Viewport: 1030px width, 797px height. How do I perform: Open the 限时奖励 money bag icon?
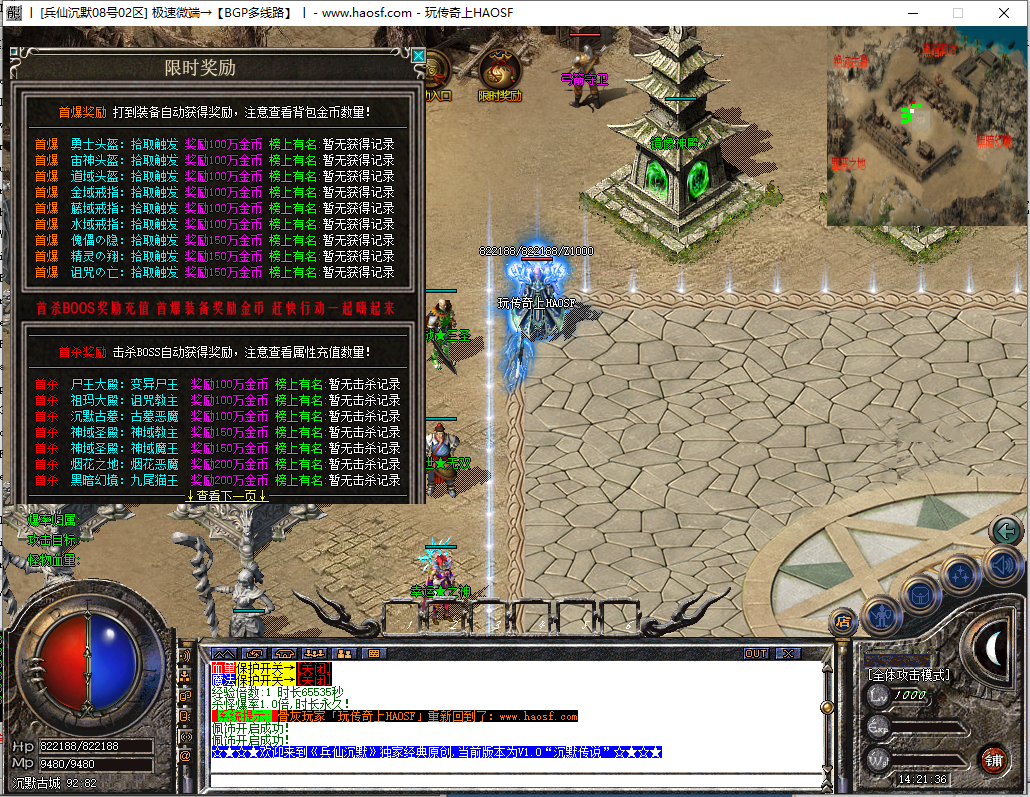click(497, 70)
